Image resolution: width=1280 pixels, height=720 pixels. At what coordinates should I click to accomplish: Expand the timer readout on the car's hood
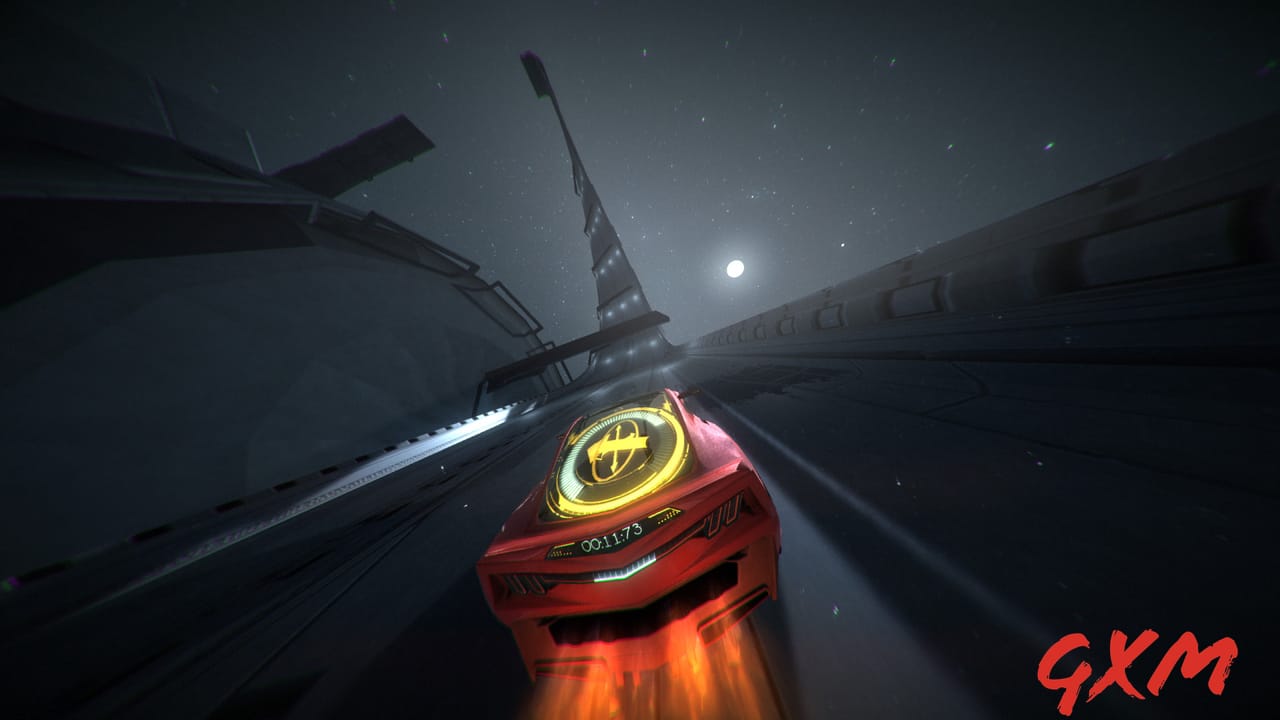[612, 537]
